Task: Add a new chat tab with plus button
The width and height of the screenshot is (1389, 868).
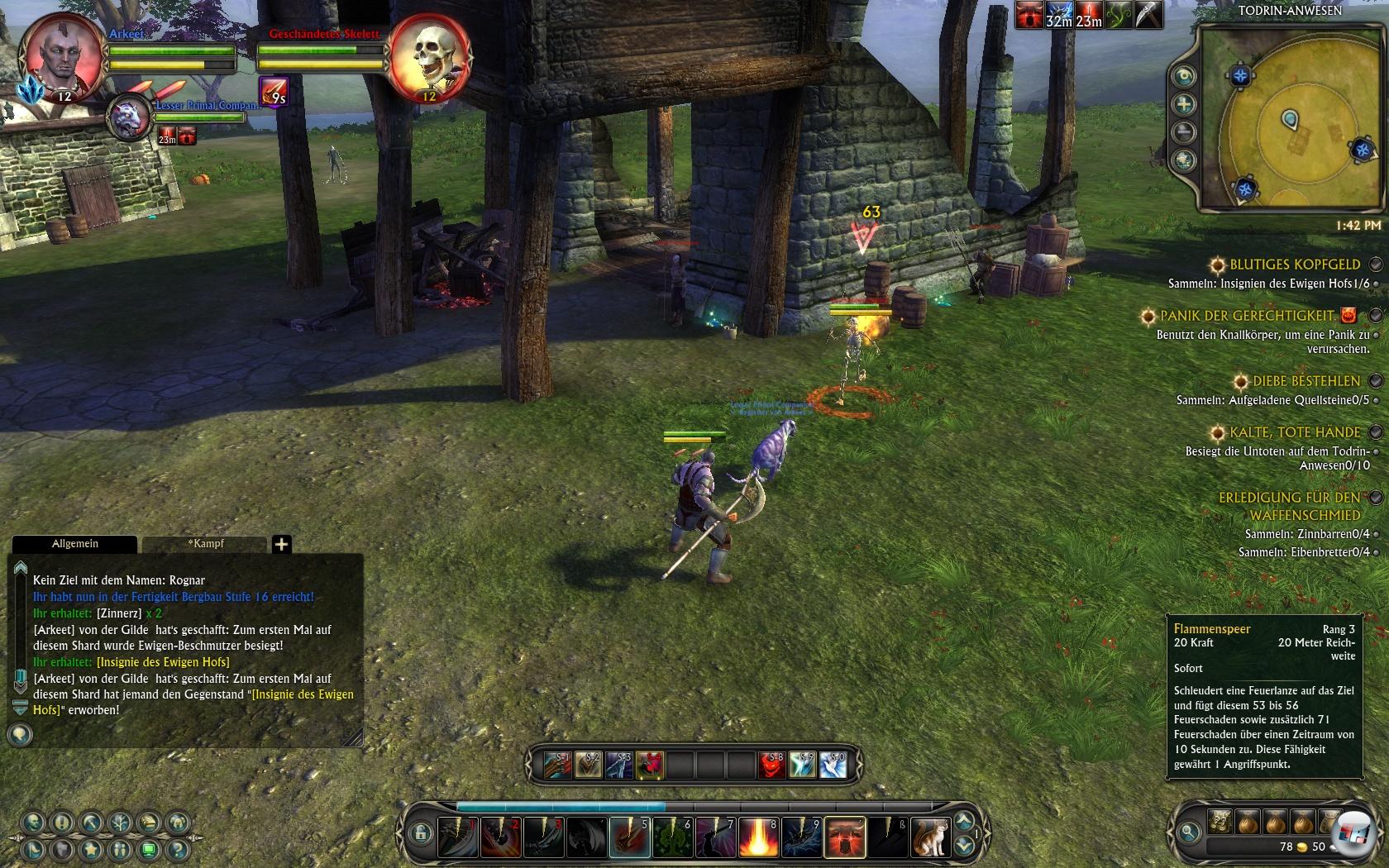Action: click(x=281, y=544)
